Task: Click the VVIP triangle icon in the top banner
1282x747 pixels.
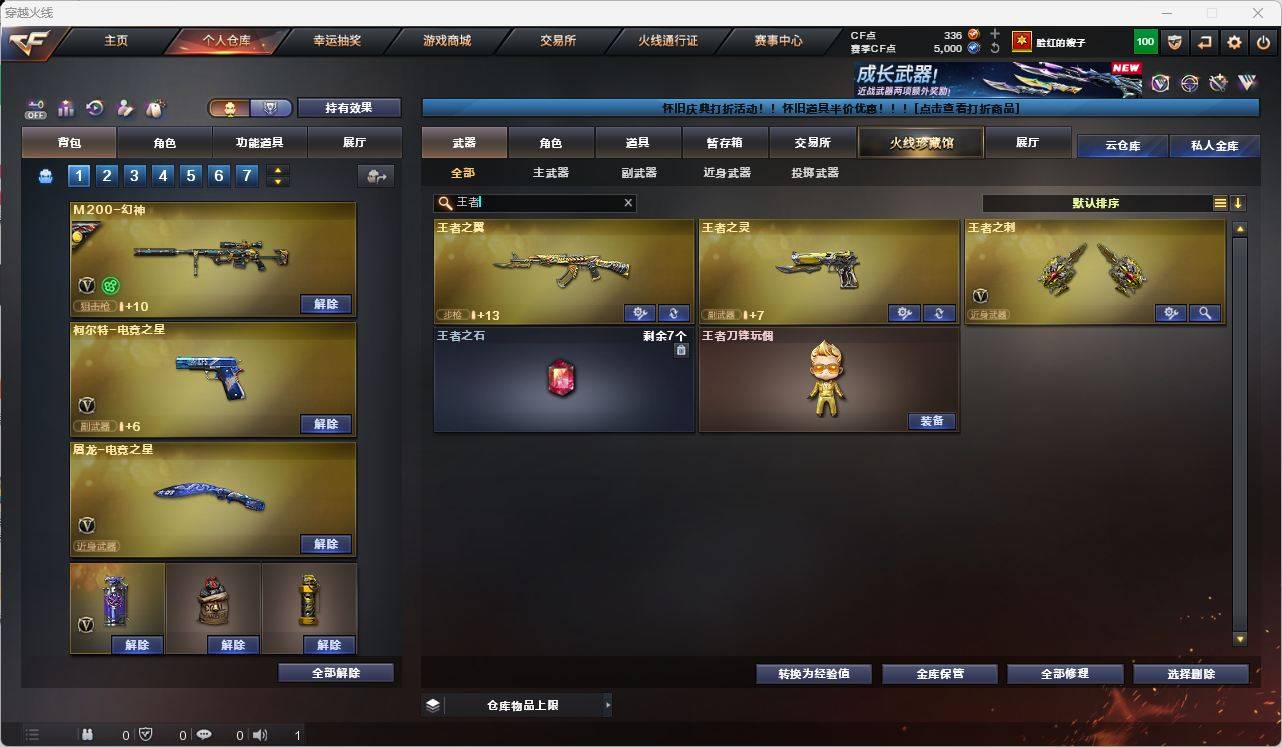Action: point(1246,82)
